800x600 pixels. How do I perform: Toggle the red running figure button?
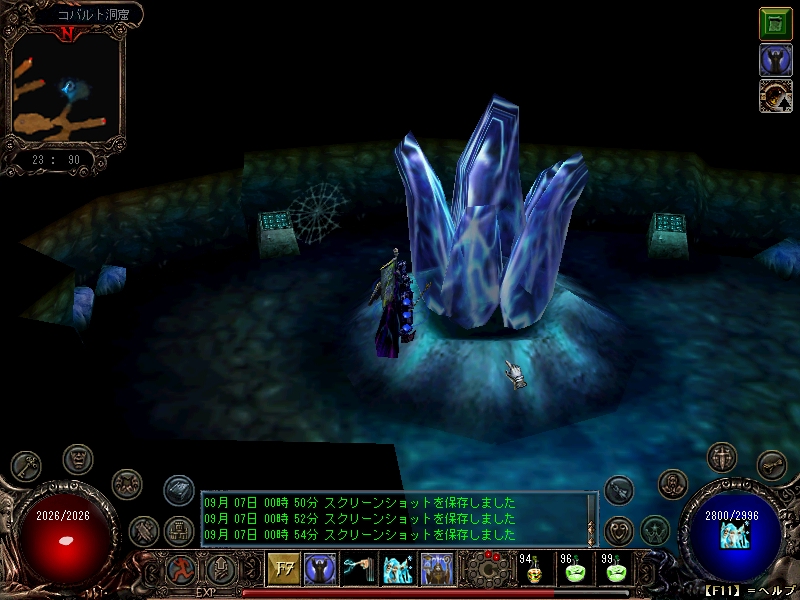181,569
